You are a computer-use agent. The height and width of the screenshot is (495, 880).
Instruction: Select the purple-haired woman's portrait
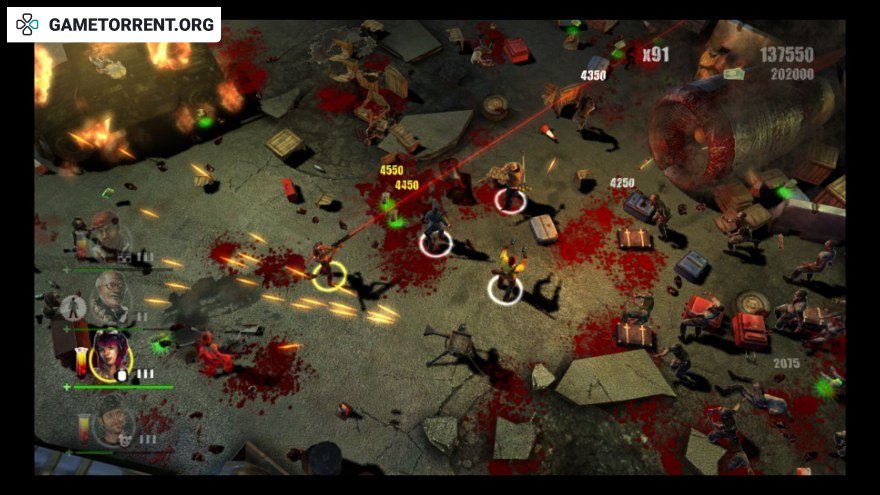pos(109,357)
